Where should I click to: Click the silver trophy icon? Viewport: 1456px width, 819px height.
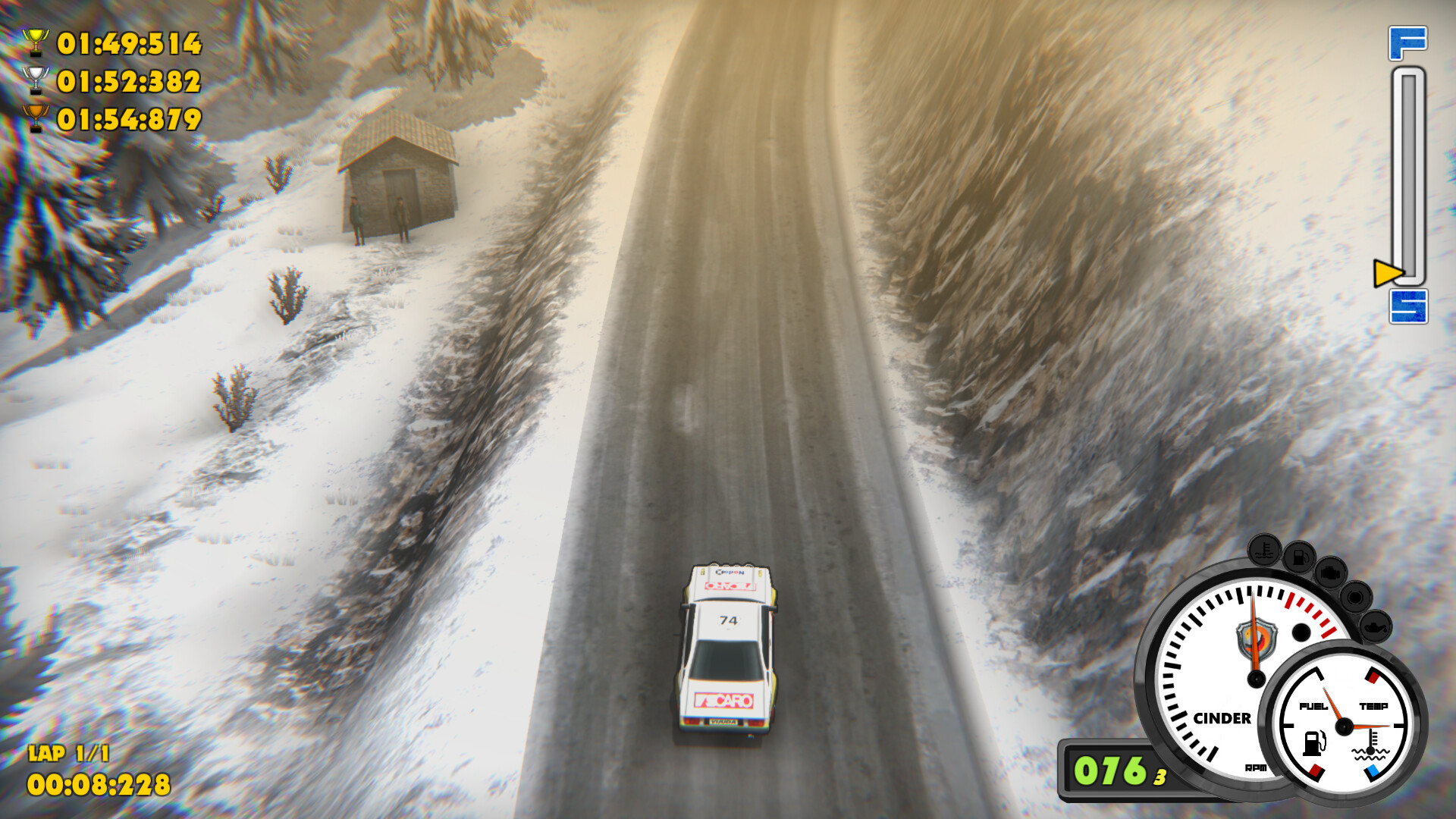click(x=35, y=80)
